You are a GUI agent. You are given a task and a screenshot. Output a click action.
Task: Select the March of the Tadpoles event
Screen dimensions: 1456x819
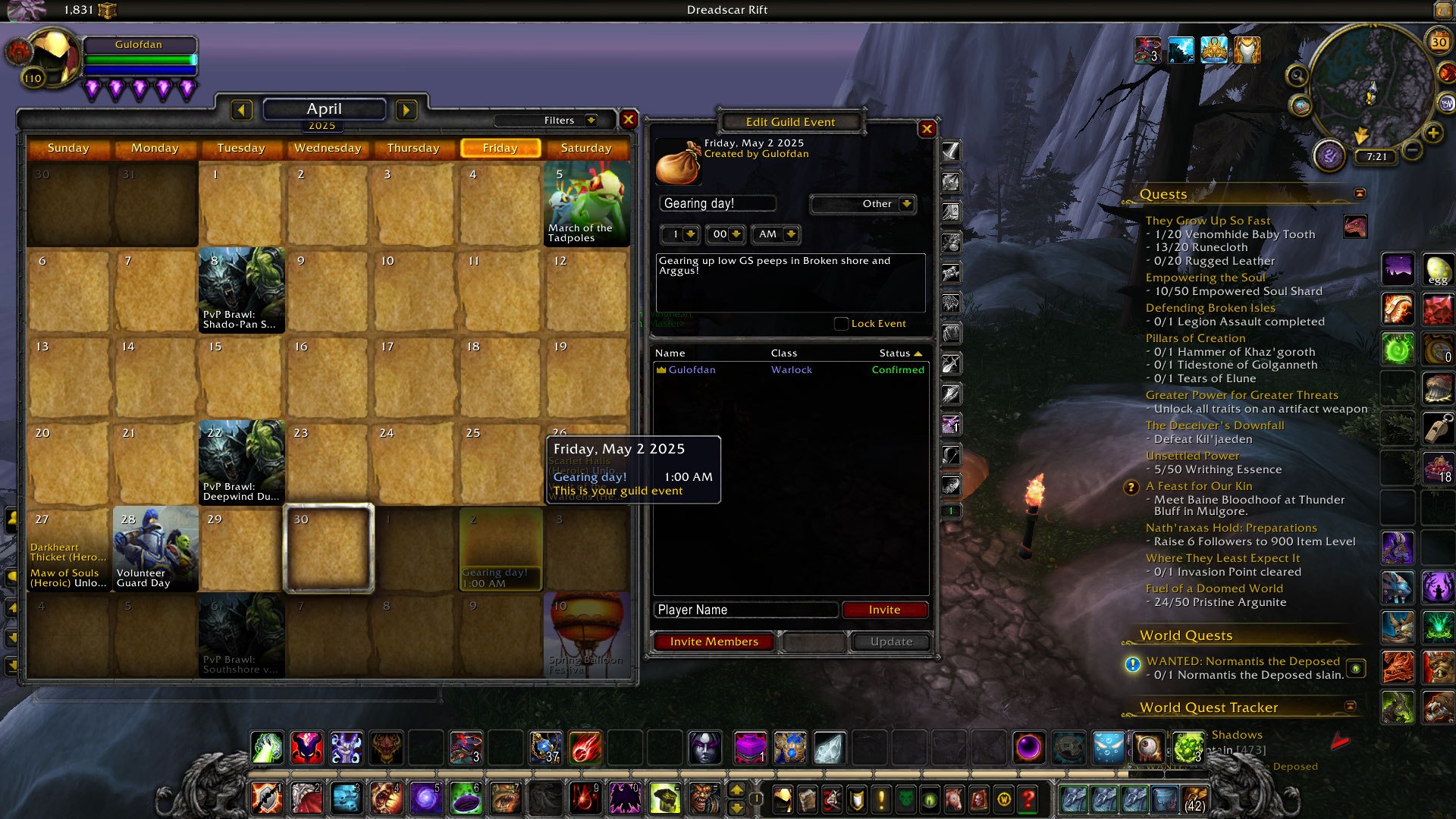pos(586,205)
